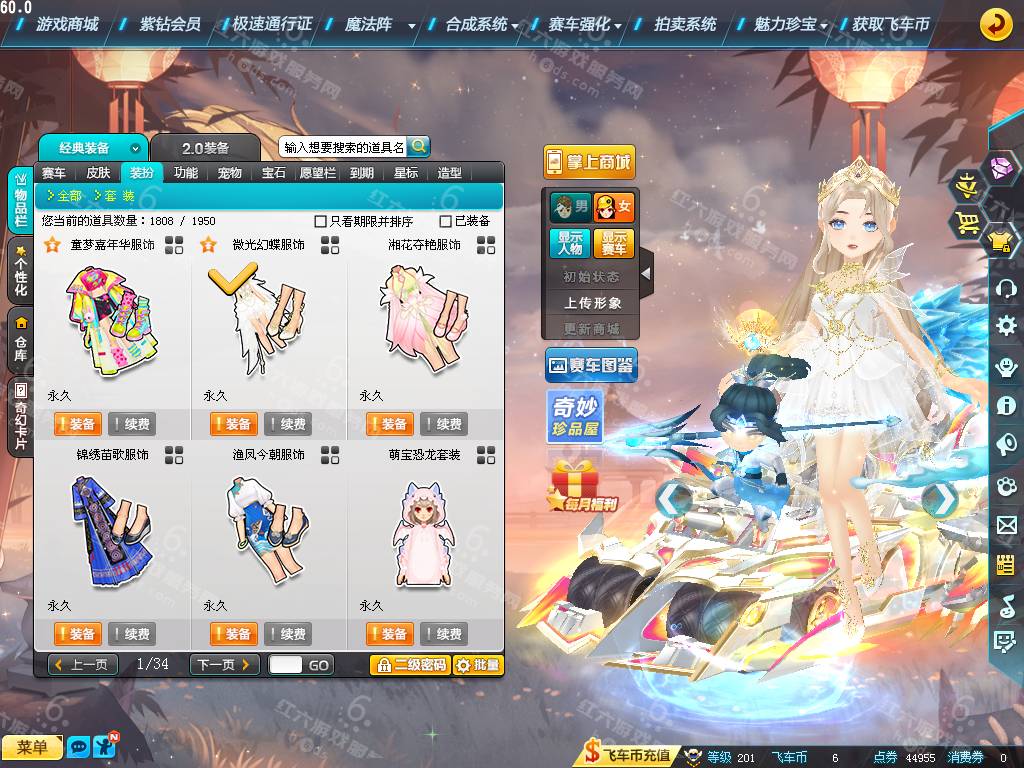The width and height of the screenshot is (1024, 768).
Task: Open the 掌上商城 mobile shop
Action: [589, 162]
